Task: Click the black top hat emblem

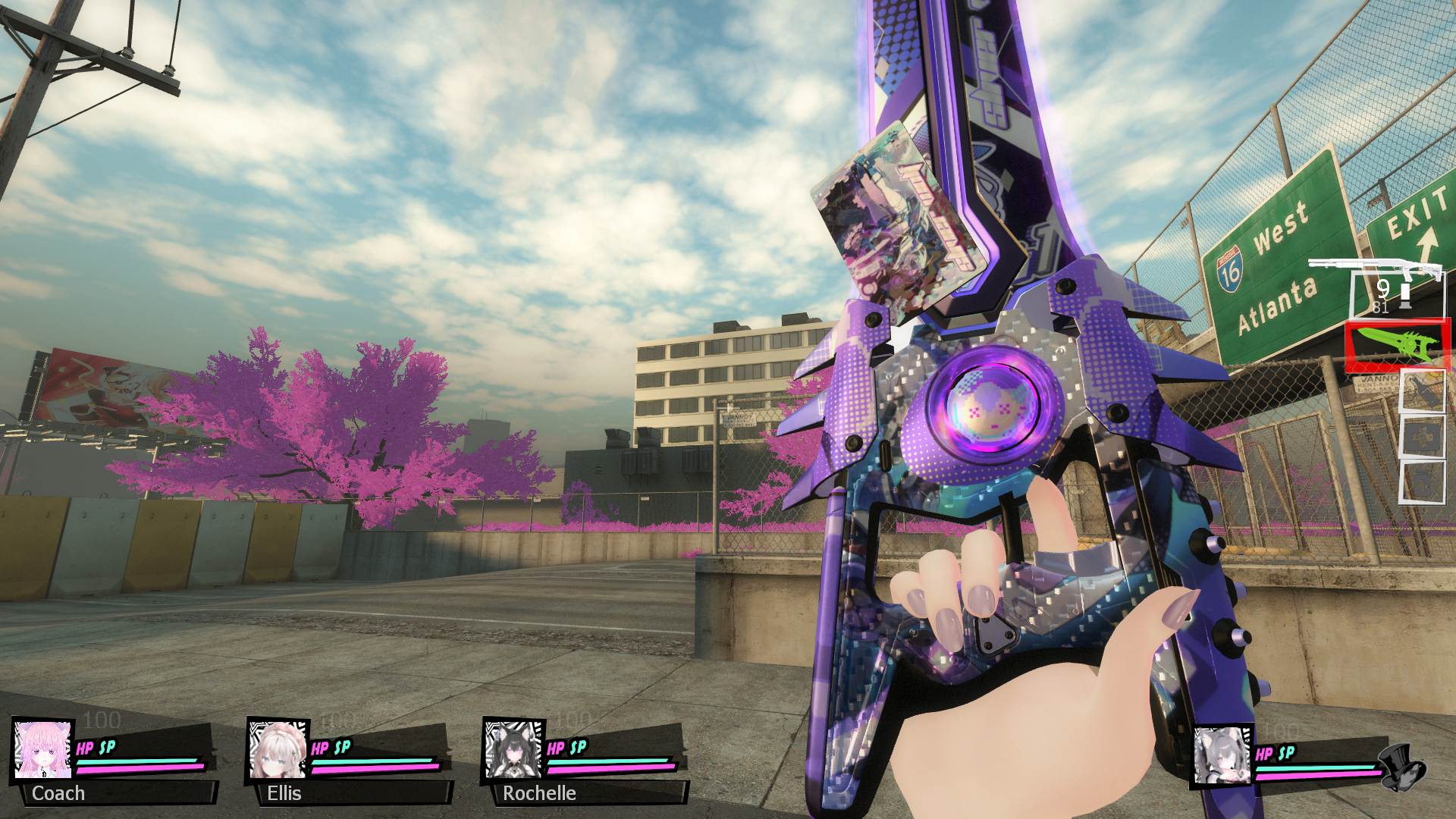Action: [1403, 766]
